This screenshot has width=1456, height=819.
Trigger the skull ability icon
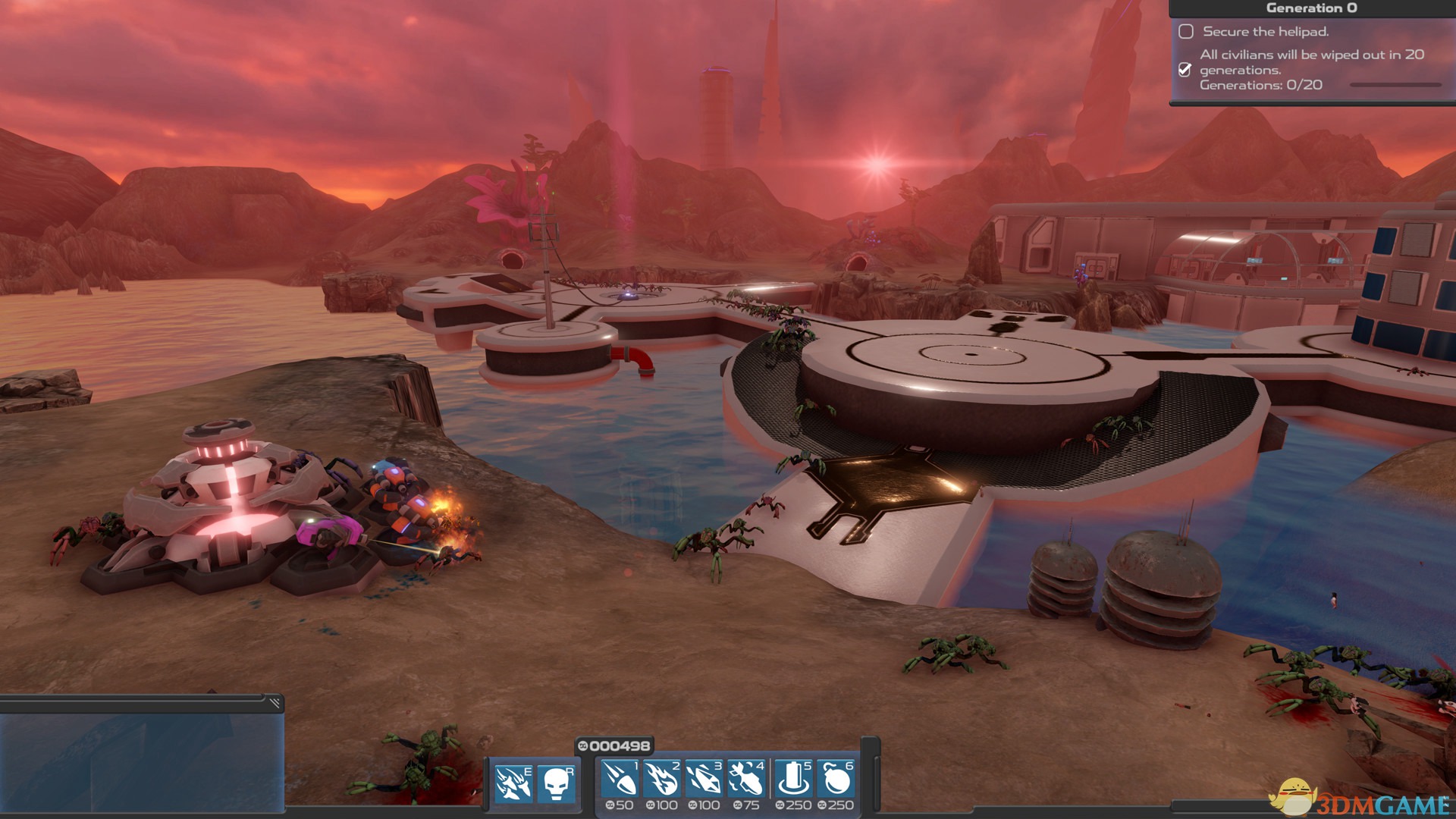point(556,783)
